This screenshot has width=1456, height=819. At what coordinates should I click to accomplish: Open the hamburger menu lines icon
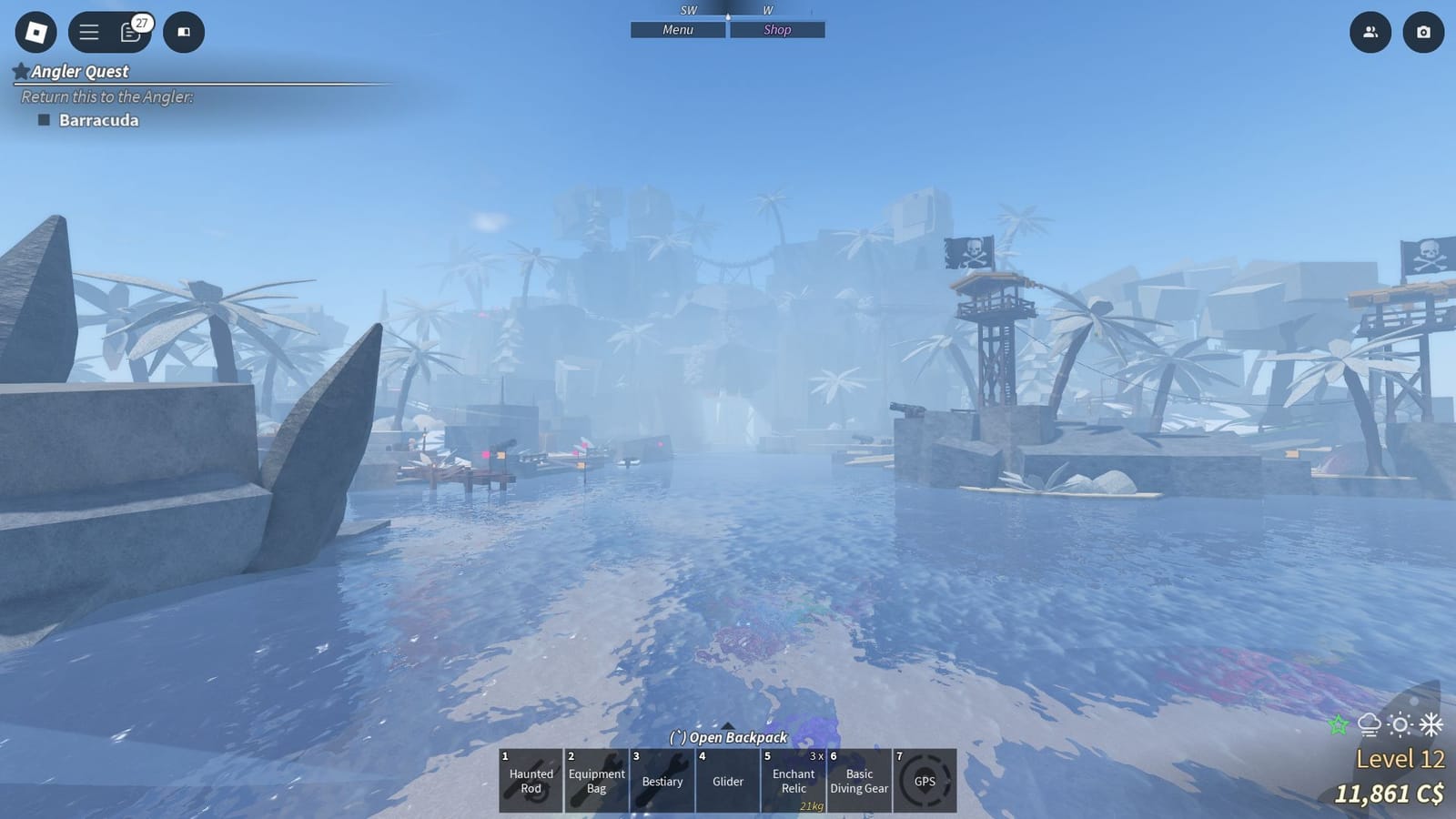pos(87,33)
